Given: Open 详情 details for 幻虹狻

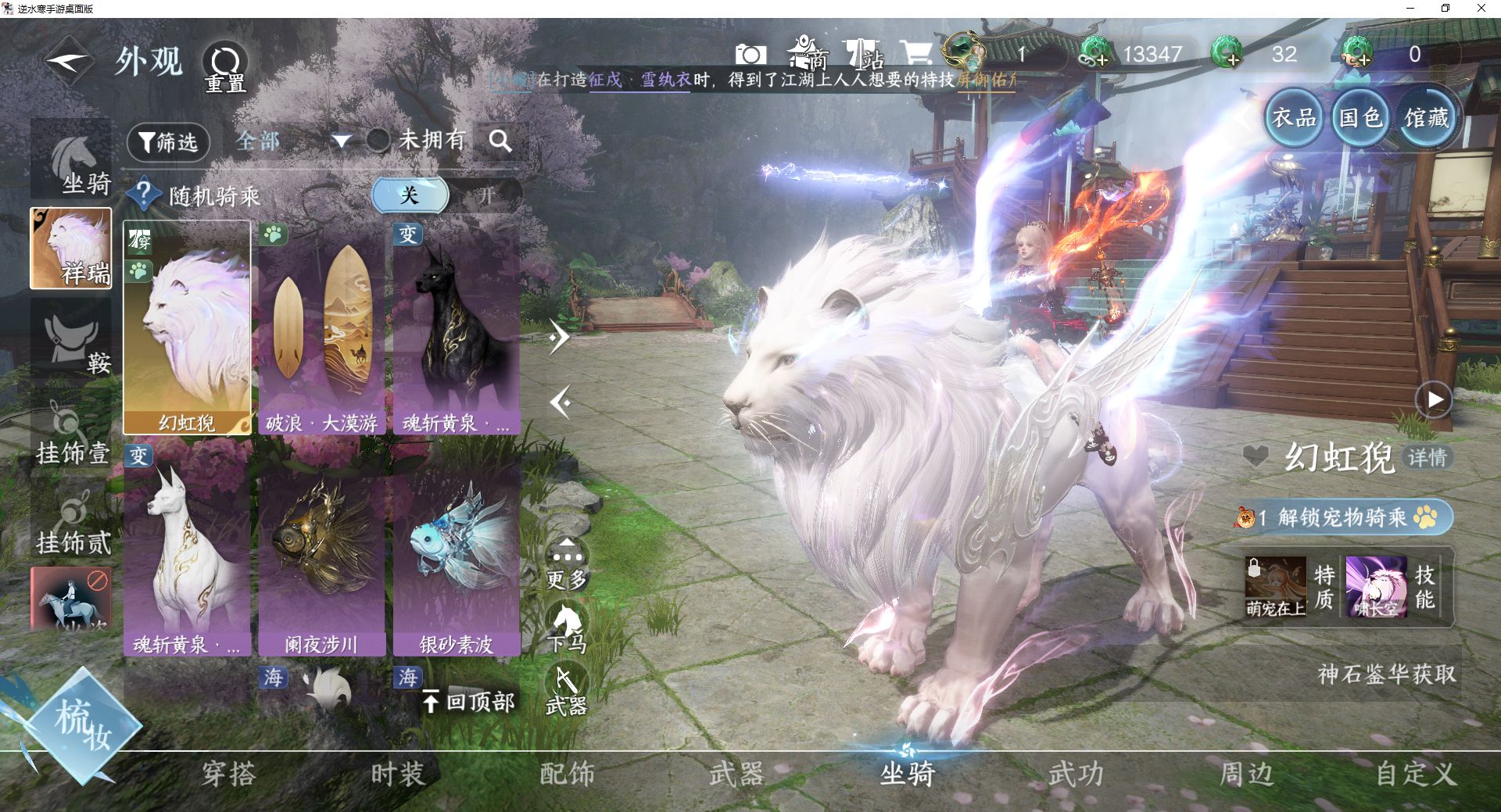Looking at the screenshot, I should (1428, 457).
